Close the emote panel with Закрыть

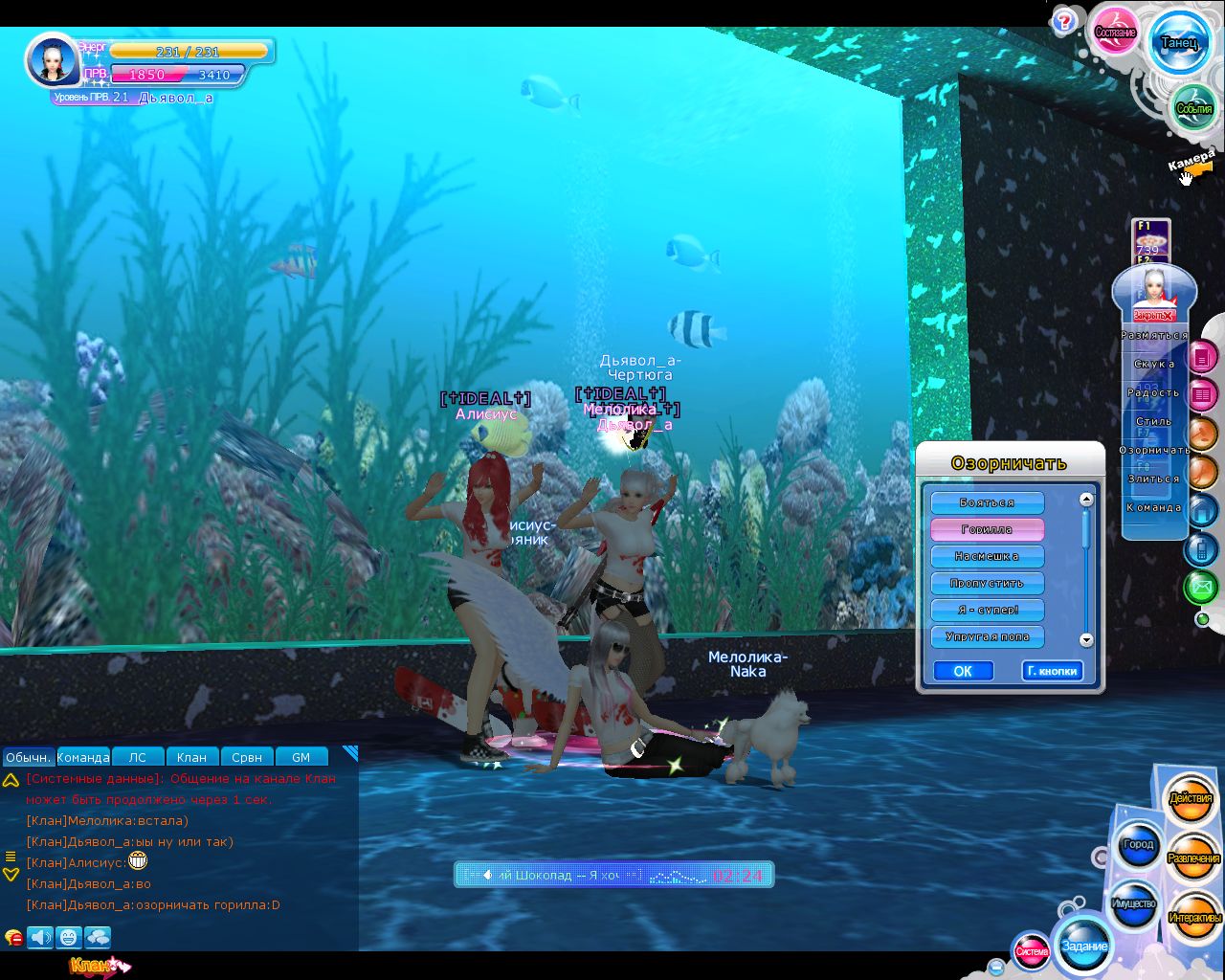[1152, 315]
